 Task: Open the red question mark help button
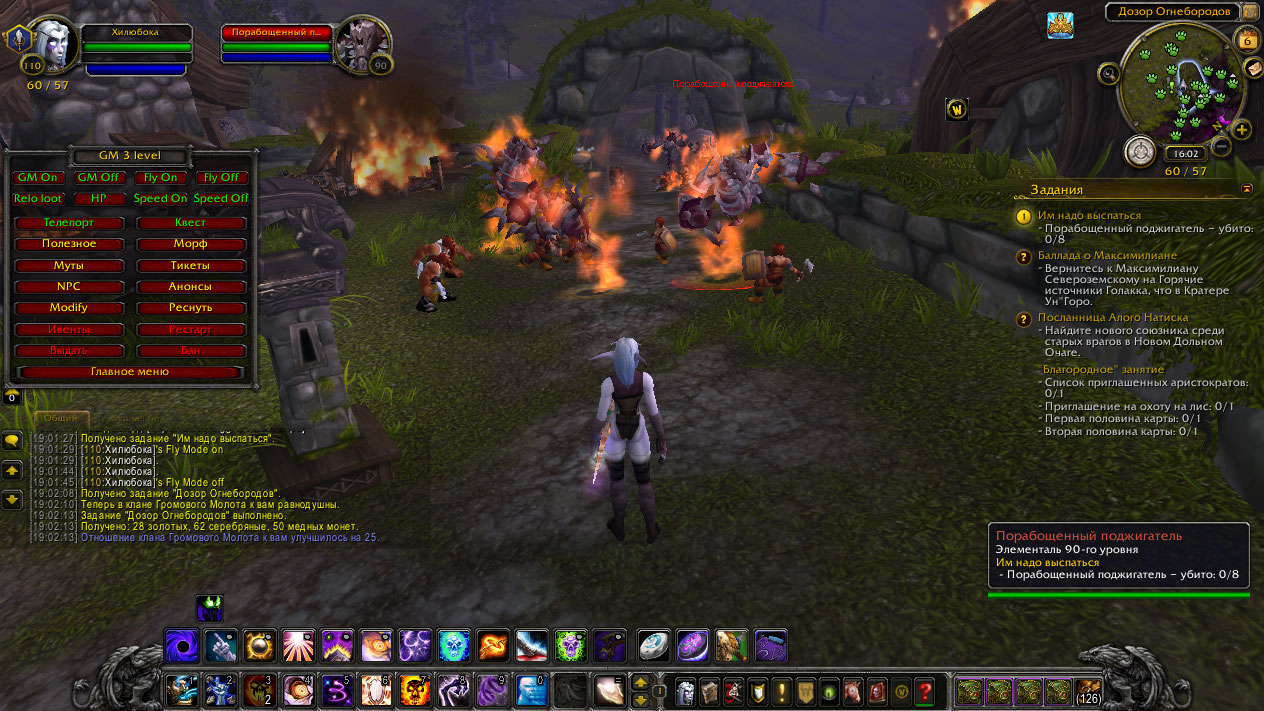pyautogui.click(x=926, y=690)
